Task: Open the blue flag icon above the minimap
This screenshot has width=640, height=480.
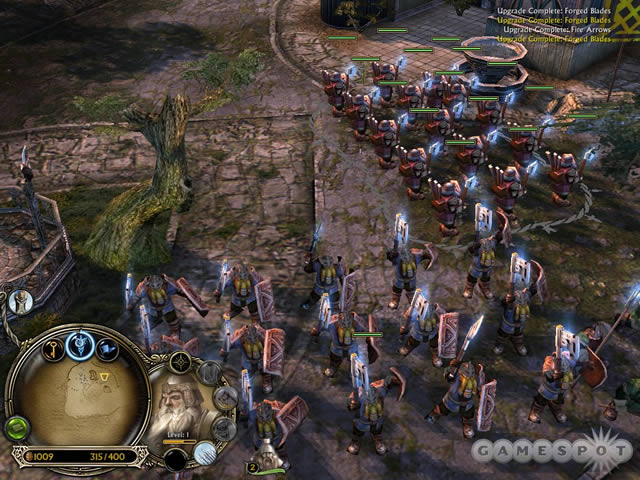Action: (107, 351)
